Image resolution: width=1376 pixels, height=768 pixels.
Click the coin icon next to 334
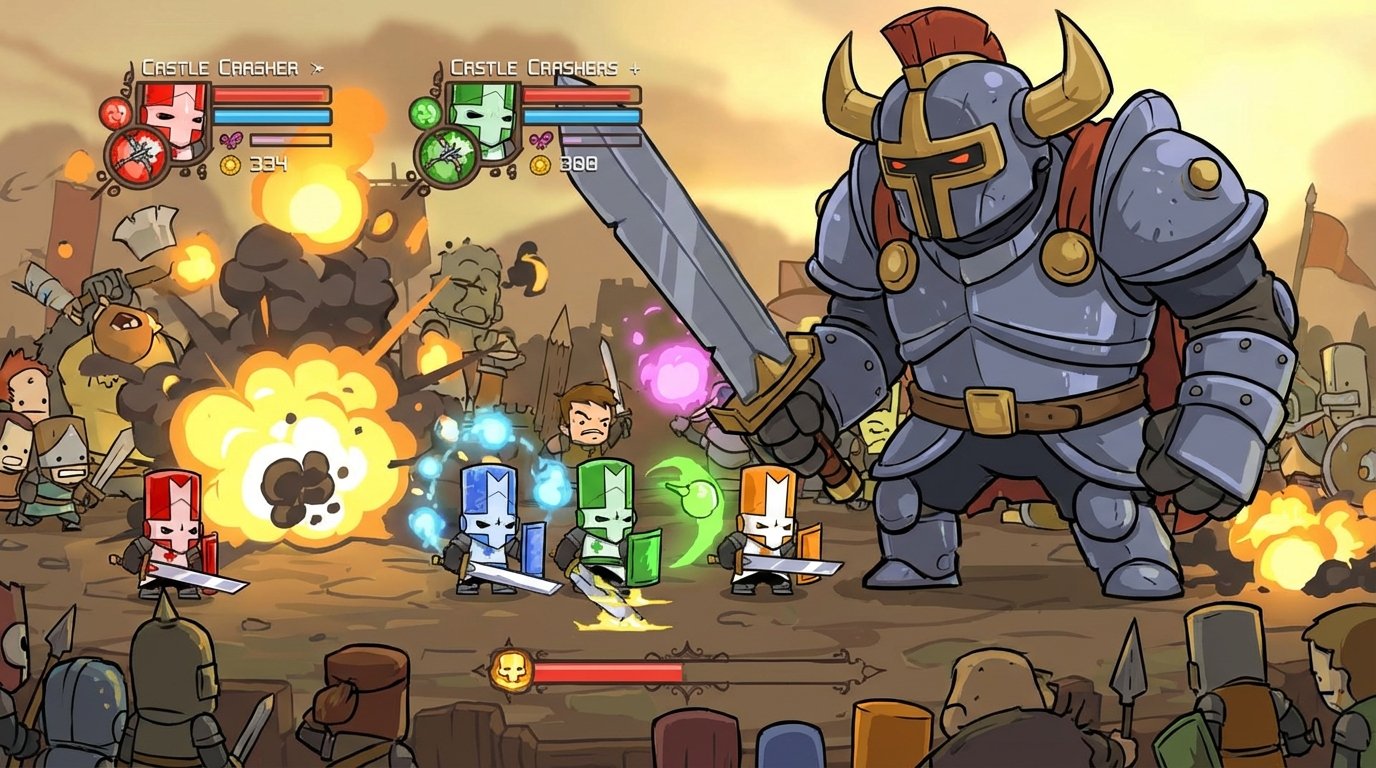click(229, 164)
